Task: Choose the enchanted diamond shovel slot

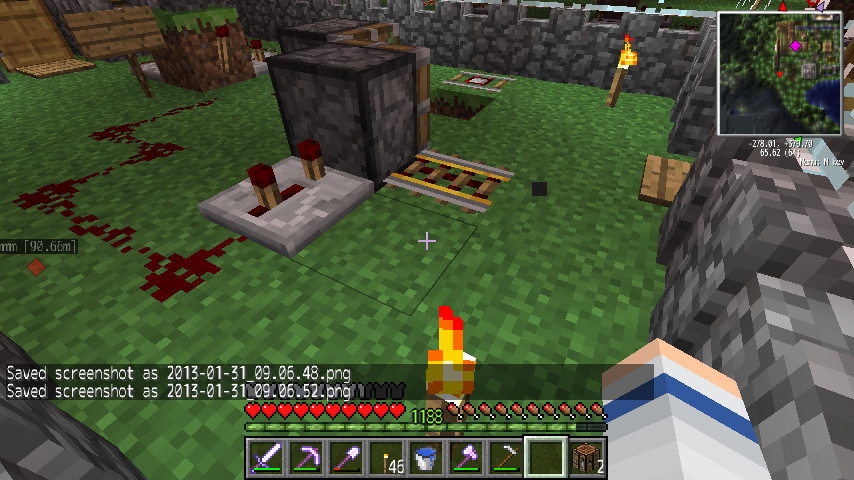Action: click(x=346, y=458)
